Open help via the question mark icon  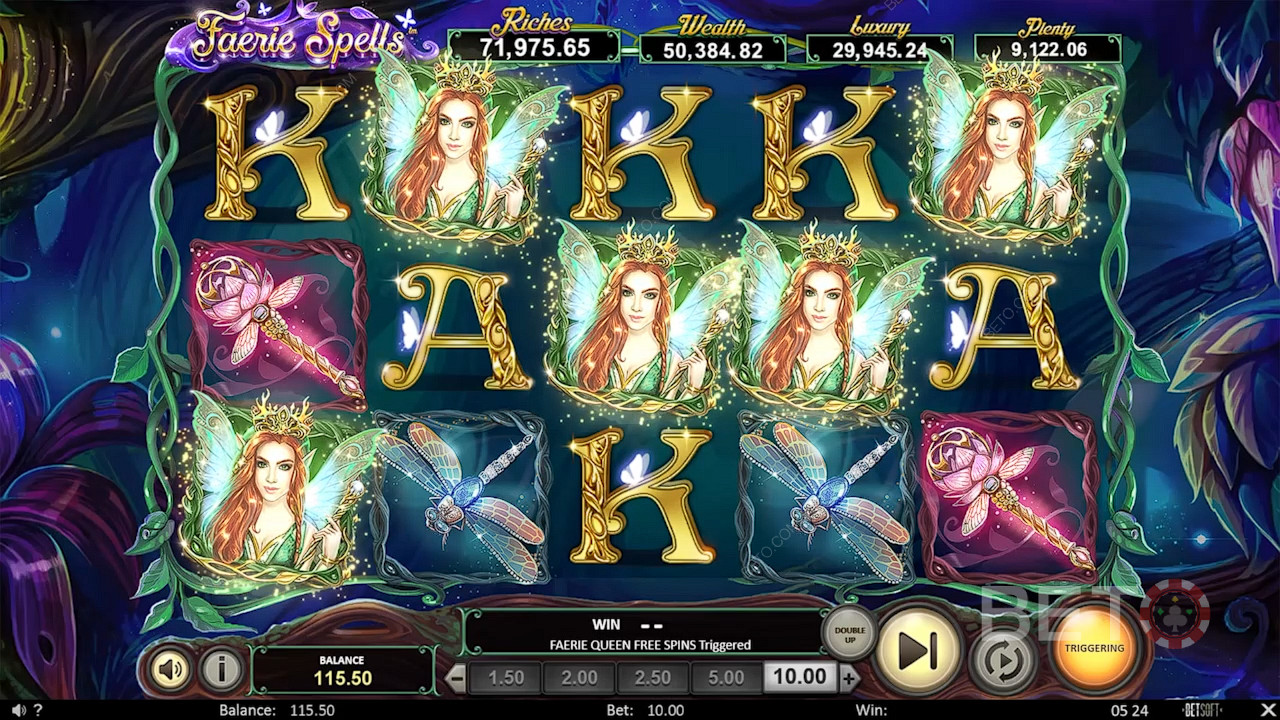point(38,710)
